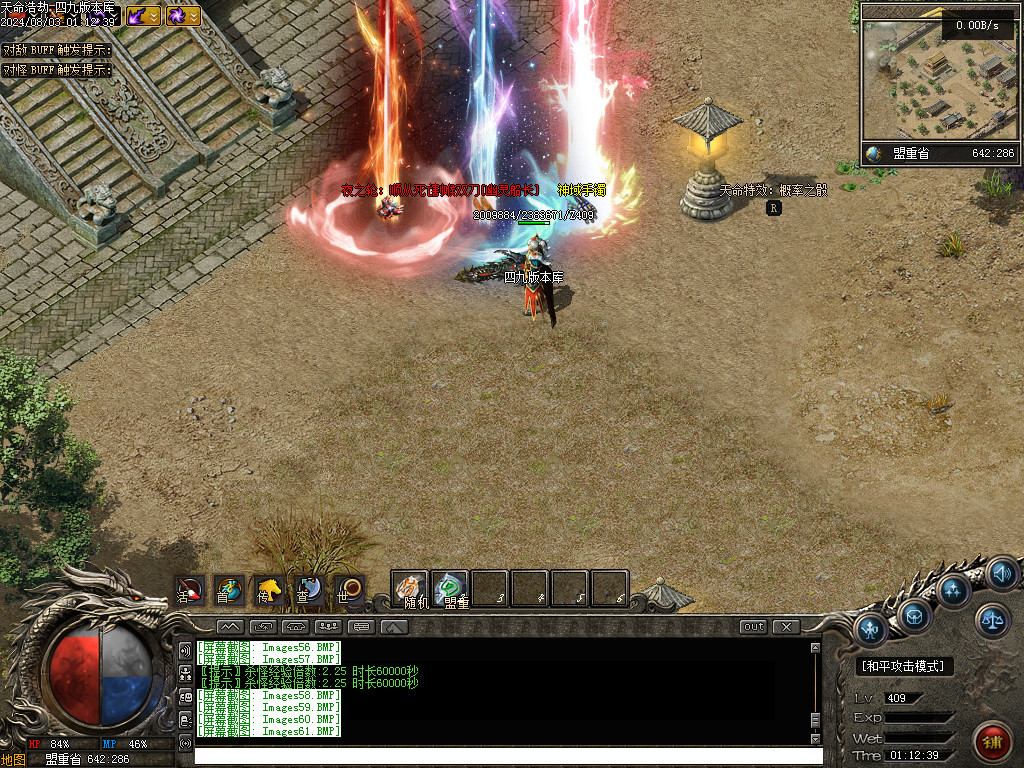The image size is (1024, 768).
Task: Open the character equipment round button
Action: click(871, 630)
